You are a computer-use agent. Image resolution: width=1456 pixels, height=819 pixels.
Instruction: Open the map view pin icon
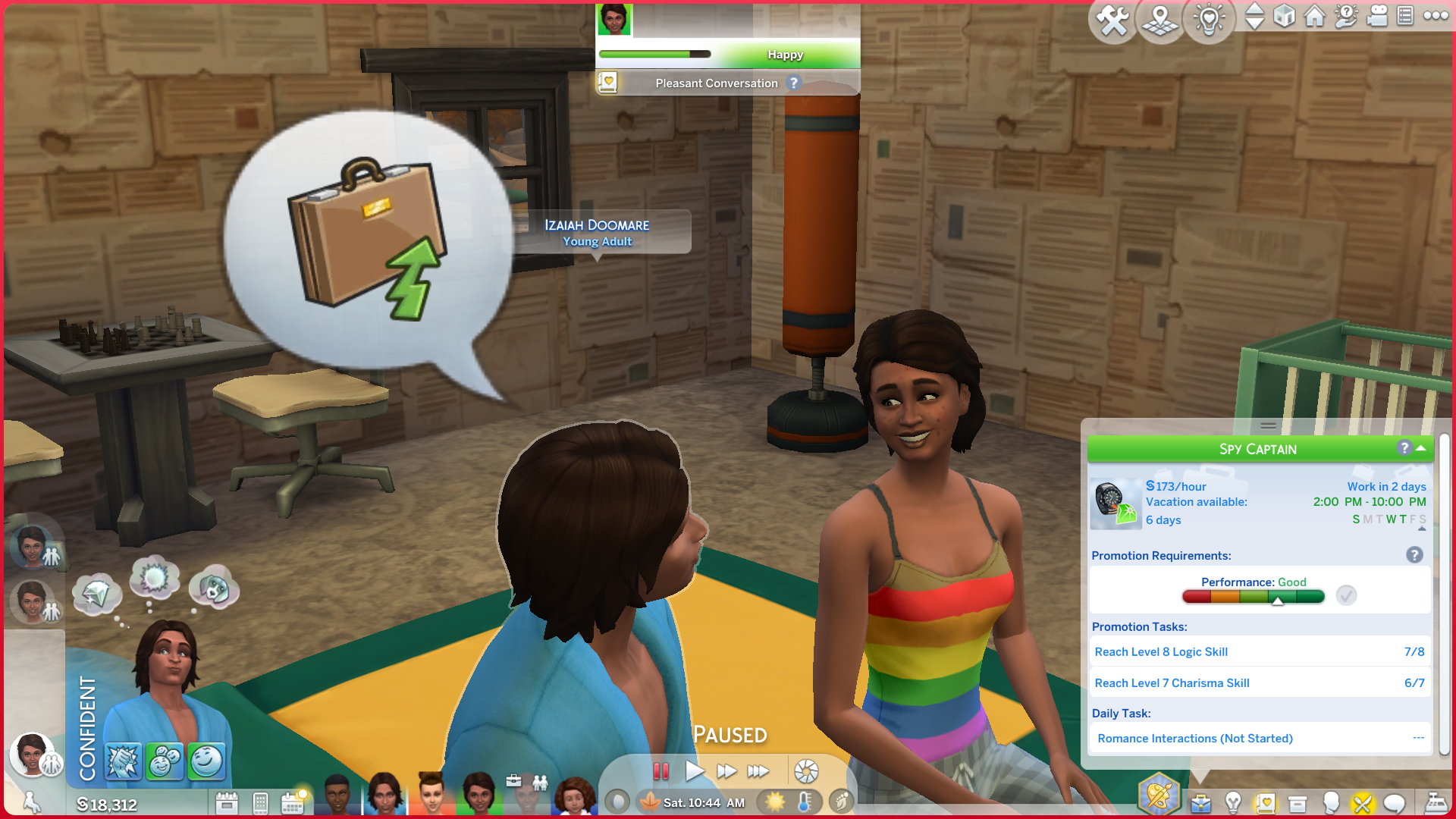[1160, 20]
